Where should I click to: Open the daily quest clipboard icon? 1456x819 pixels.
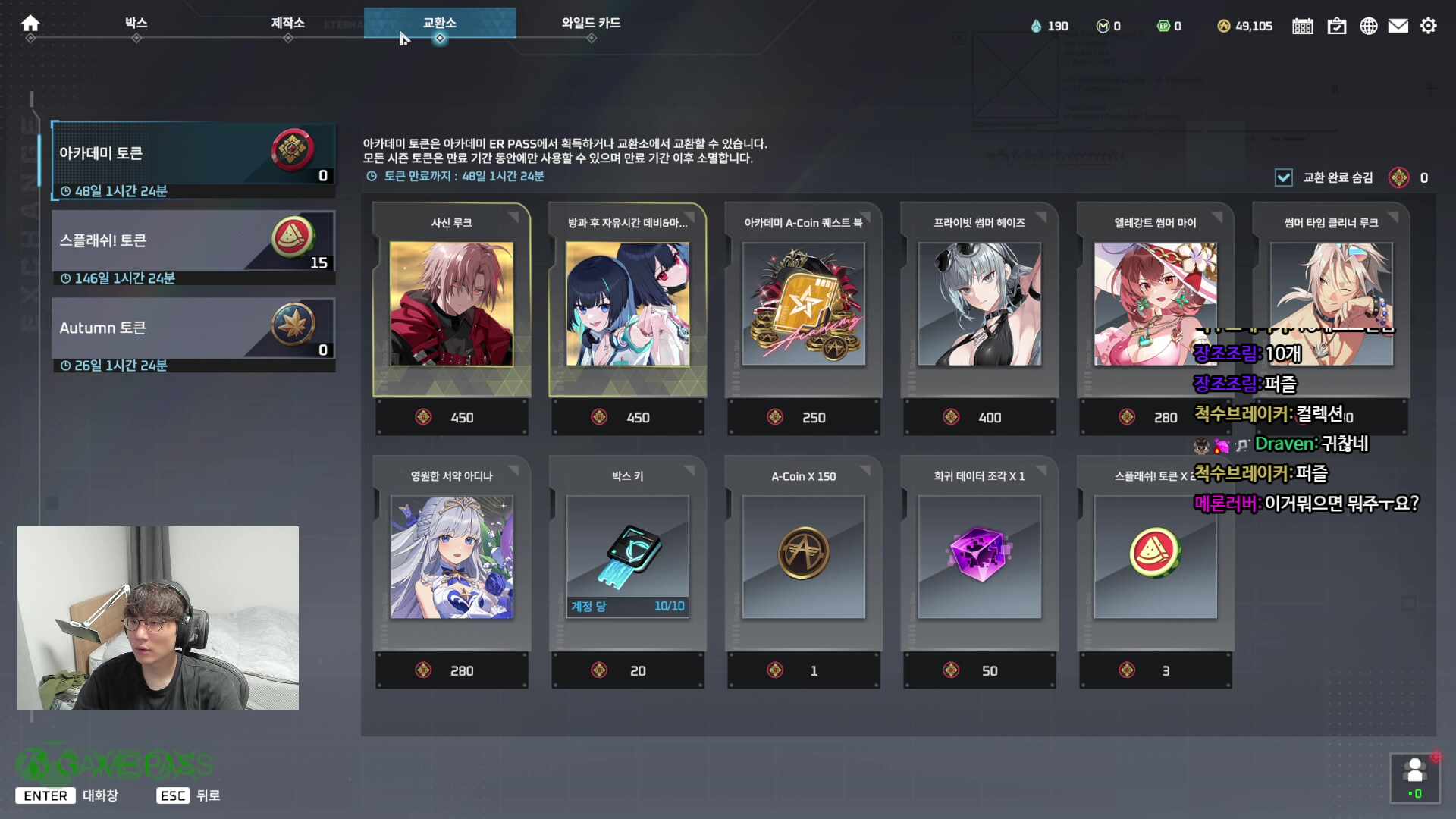pos(1336,25)
